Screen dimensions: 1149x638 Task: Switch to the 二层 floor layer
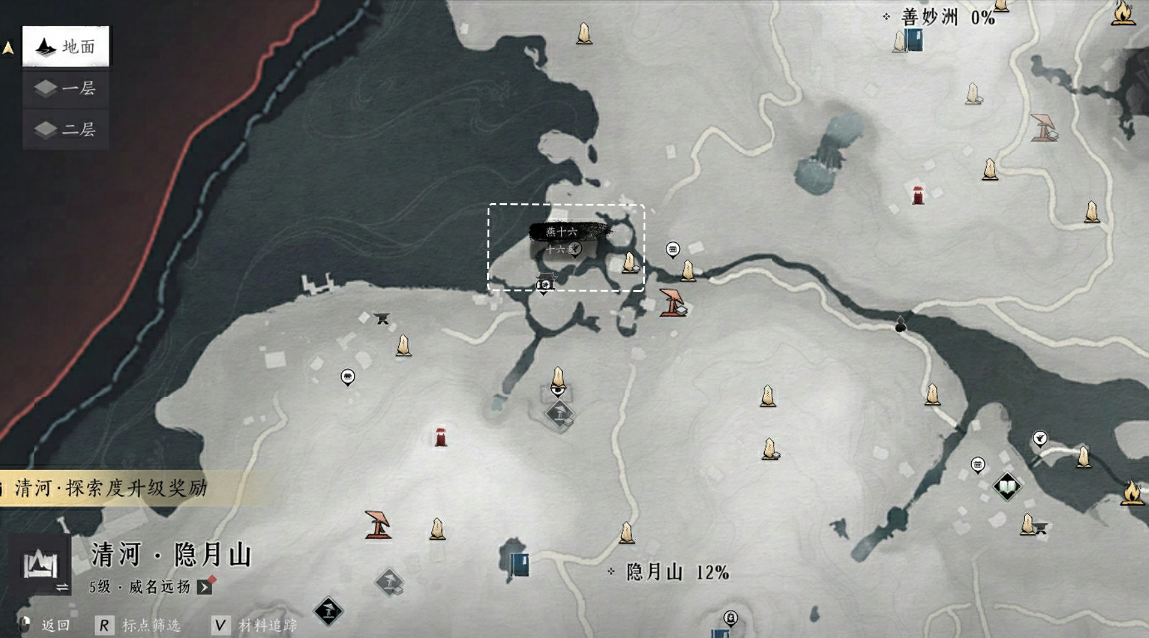click(66, 130)
